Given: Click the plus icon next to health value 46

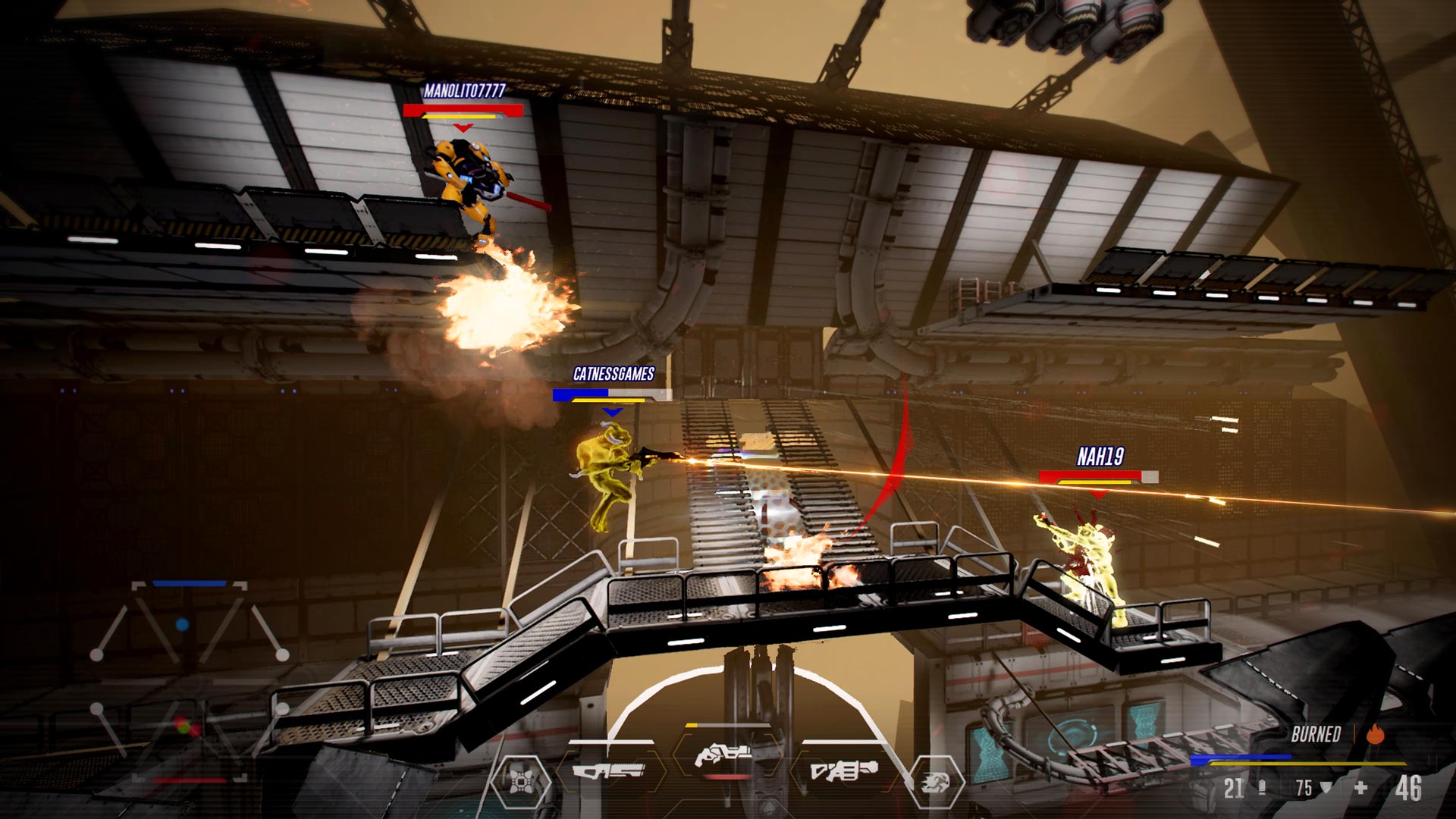Looking at the screenshot, I should tap(1360, 788).
